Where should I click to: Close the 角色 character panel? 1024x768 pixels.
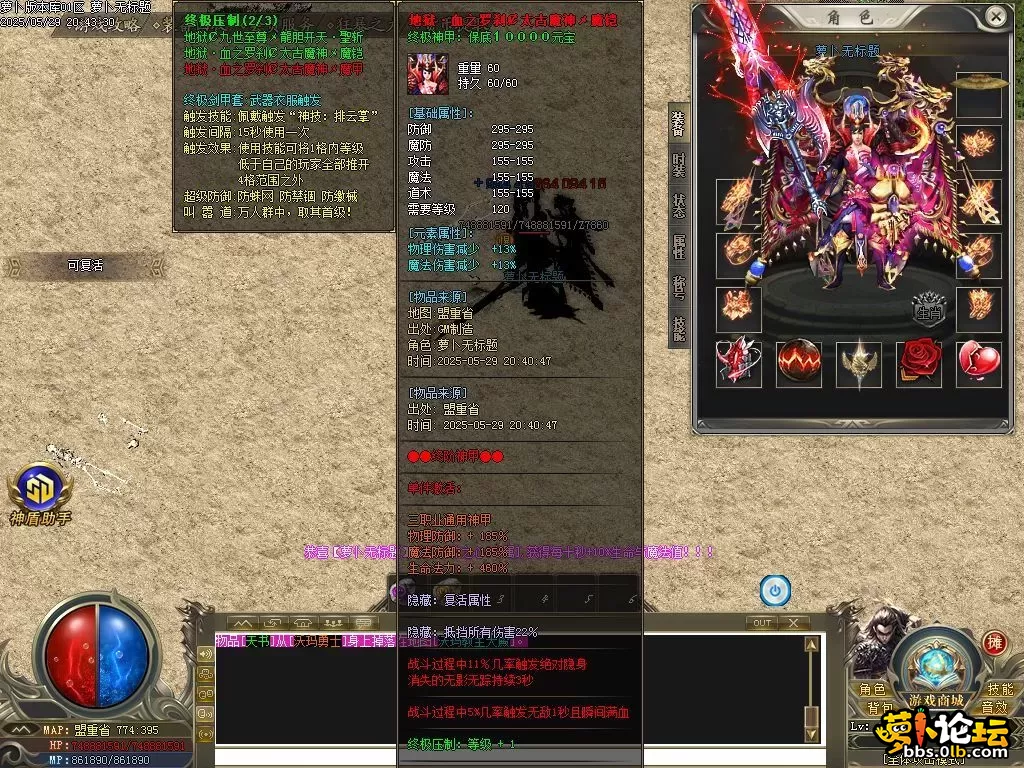(x=995, y=16)
